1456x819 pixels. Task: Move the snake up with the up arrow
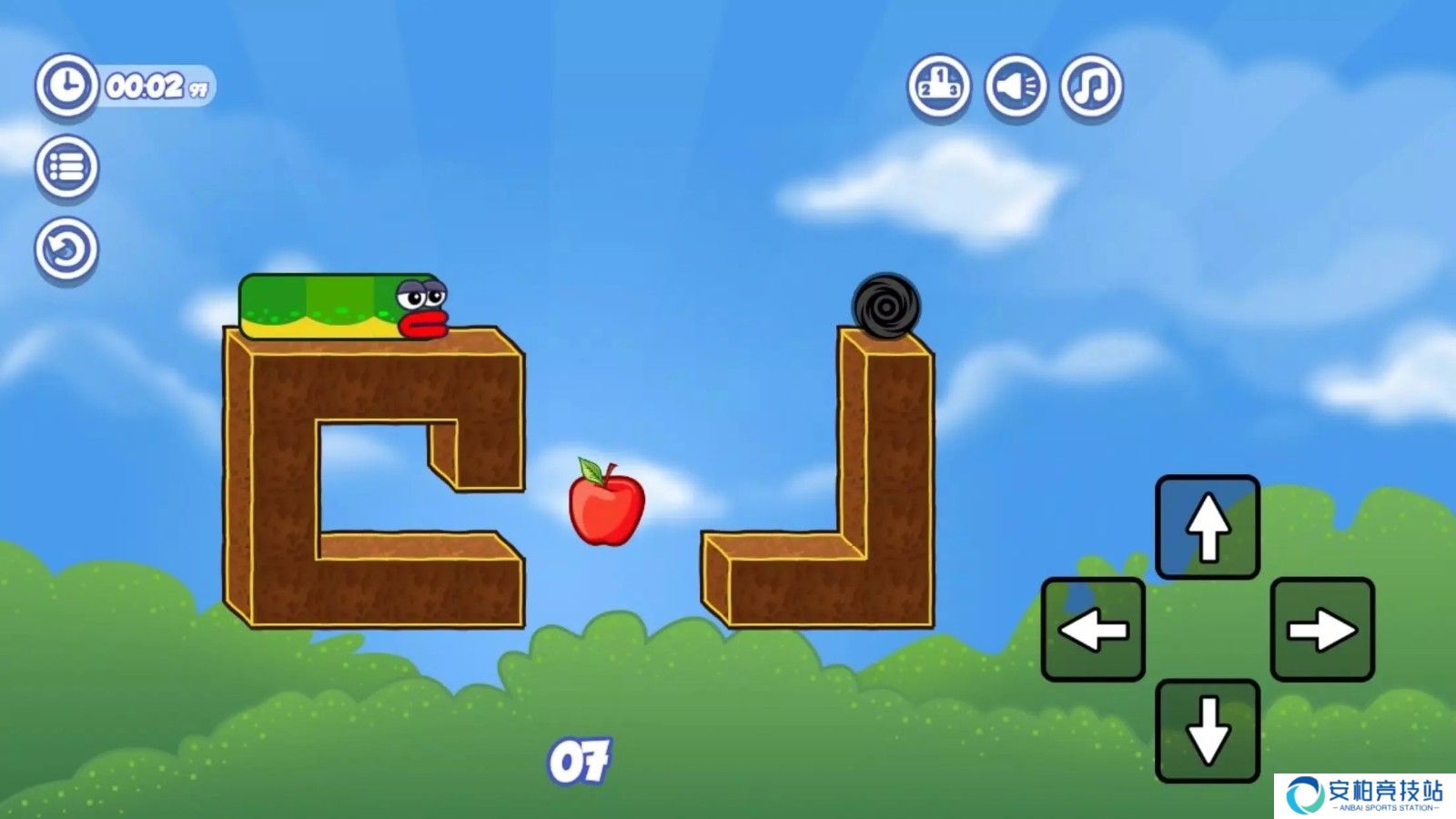point(1208,527)
